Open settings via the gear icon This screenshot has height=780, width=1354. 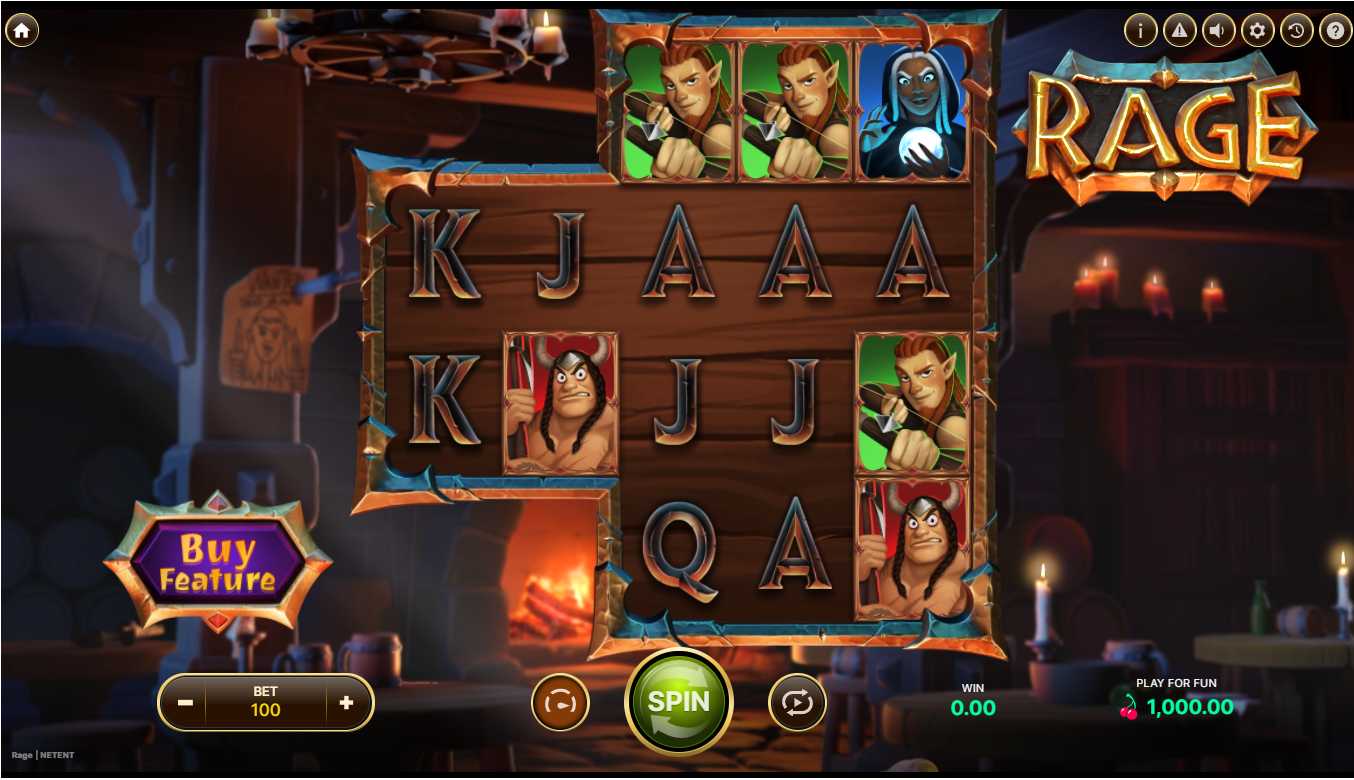pyautogui.click(x=1257, y=31)
